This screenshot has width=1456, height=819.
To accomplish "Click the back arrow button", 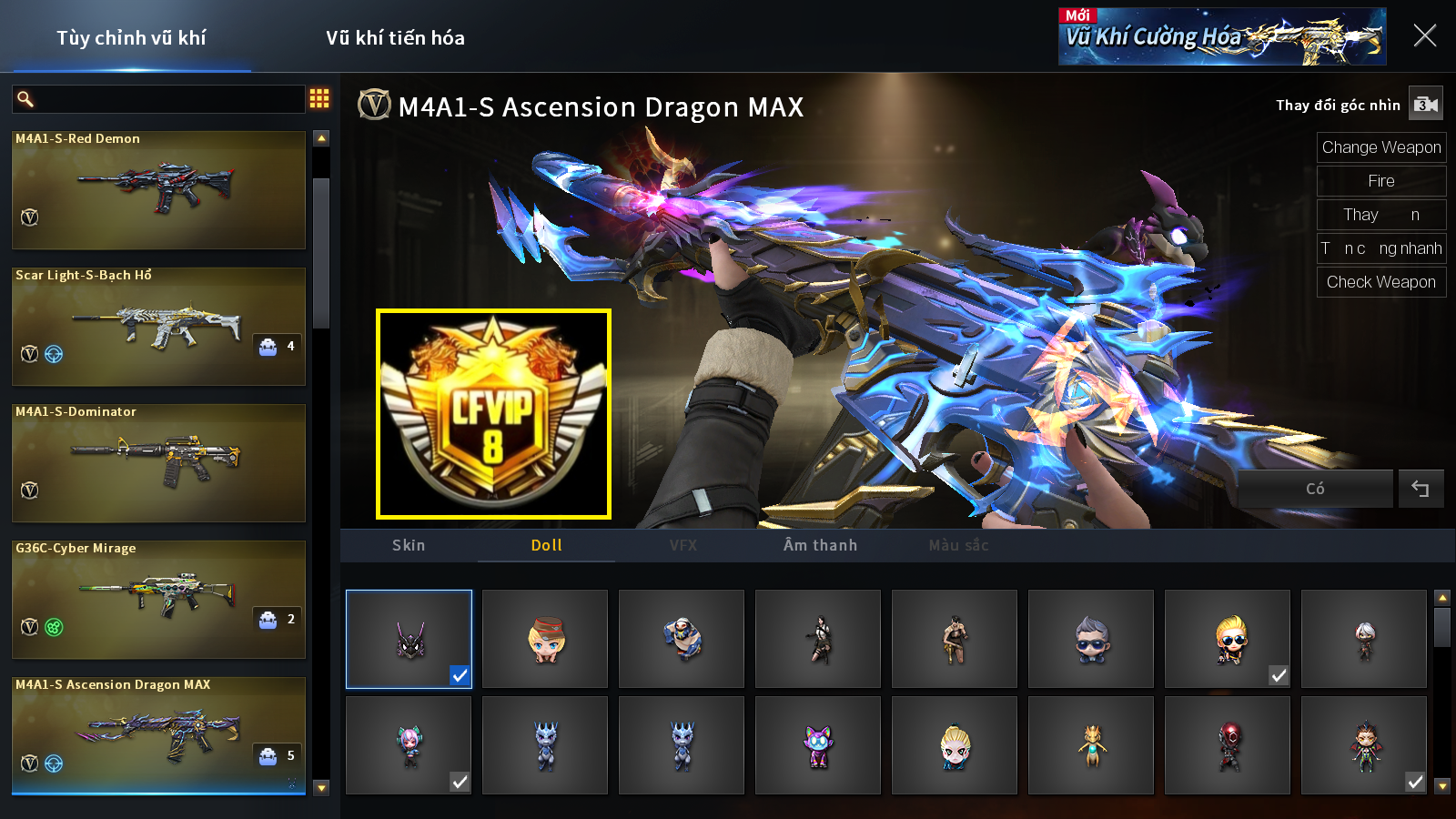I will (1420, 489).
